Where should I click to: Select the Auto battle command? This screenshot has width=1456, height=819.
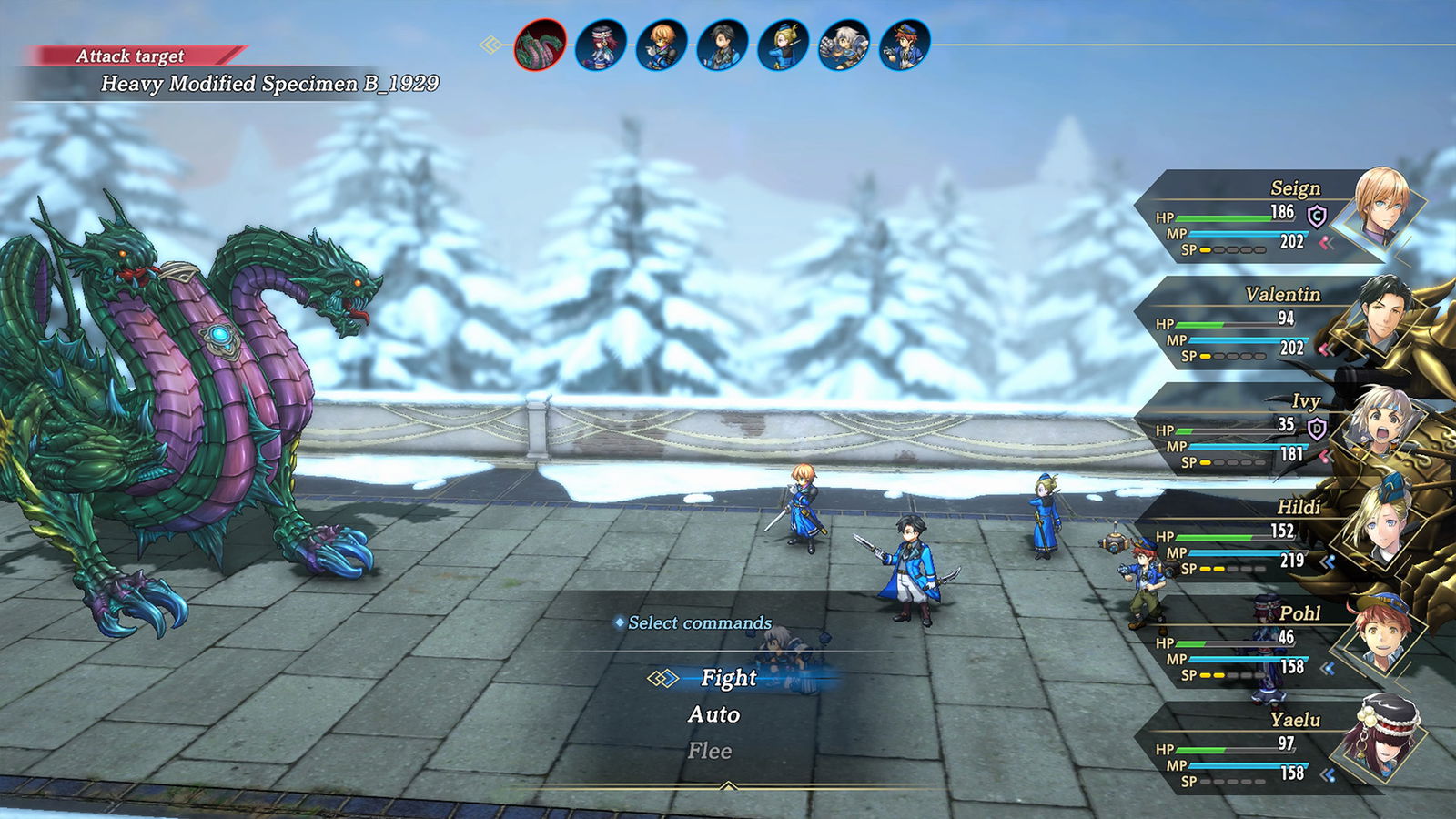pyautogui.click(x=713, y=714)
